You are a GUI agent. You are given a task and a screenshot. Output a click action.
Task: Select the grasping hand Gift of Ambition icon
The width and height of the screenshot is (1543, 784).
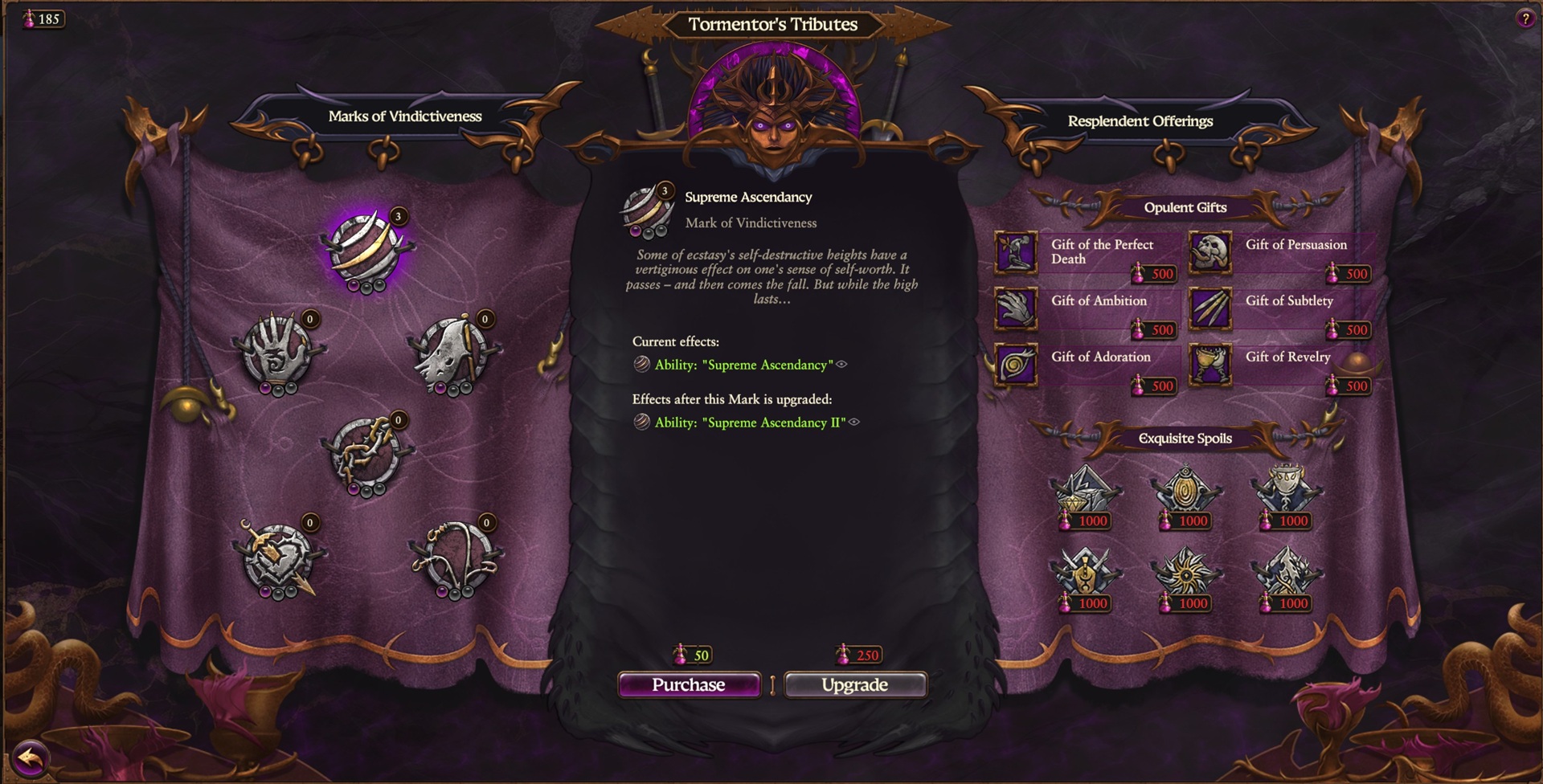pos(1016,308)
